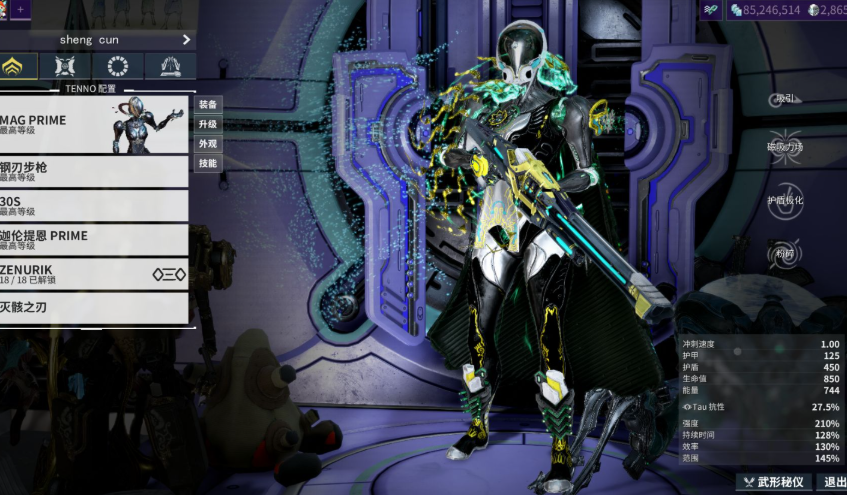Viewport: 847px width, 495px height.
Task: Open the 升级 upgrade menu
Action: coord(207,124)
